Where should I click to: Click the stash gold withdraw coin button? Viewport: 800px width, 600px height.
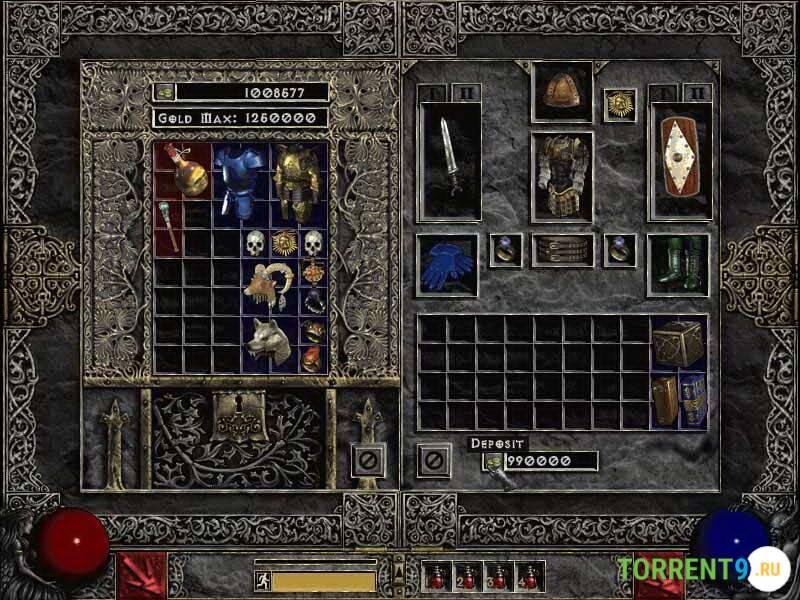coord(165,92)
